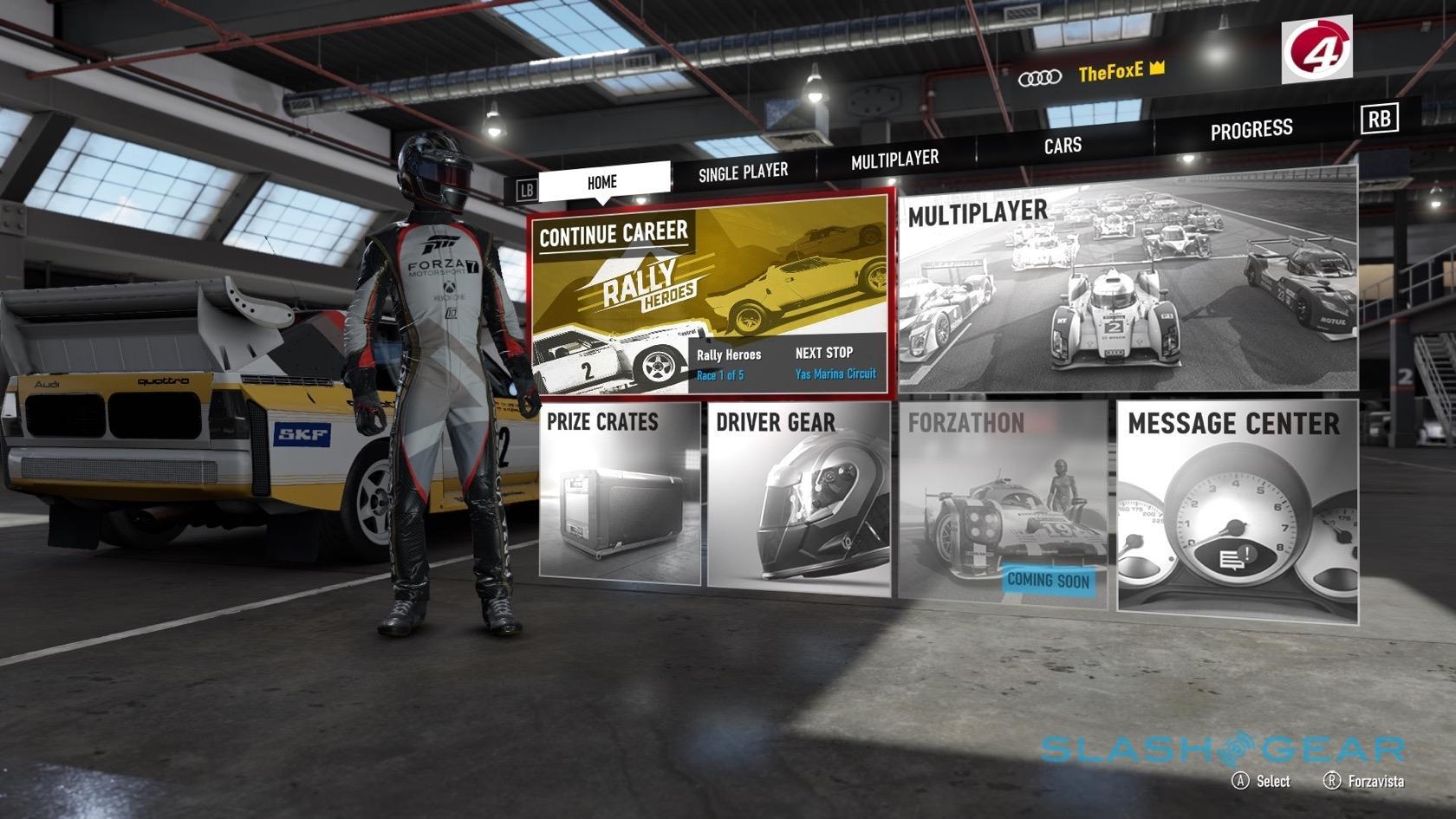Open the large Multiplayer tile

[x=1127, y=282]
